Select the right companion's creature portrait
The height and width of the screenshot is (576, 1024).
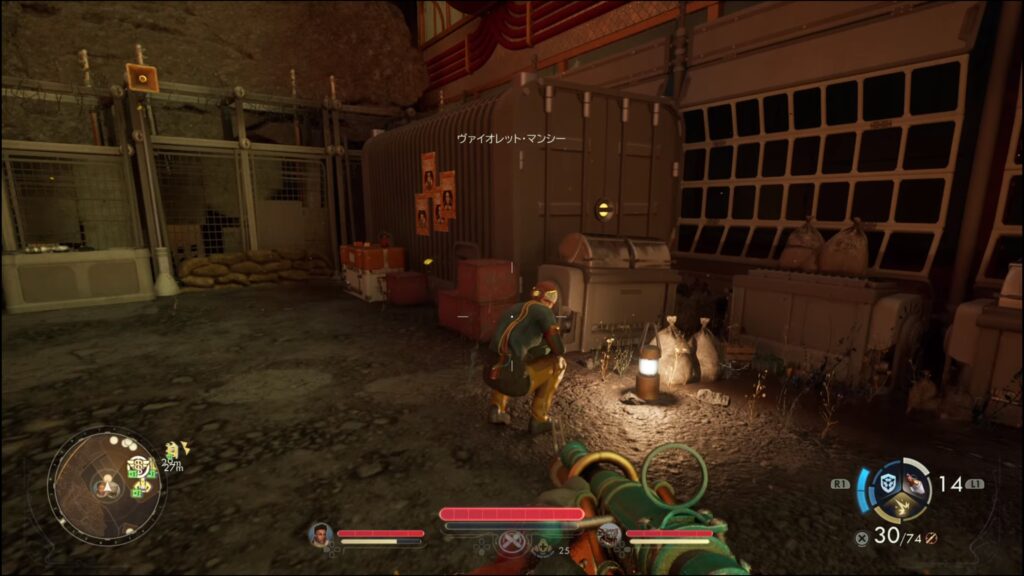pyautogui.click(x=610, y=534)
